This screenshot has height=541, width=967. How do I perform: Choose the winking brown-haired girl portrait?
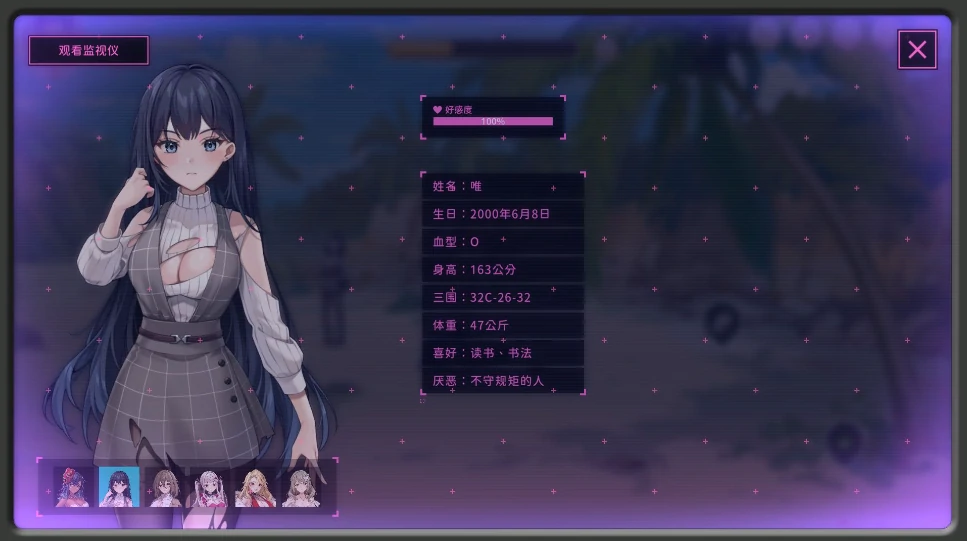pyautogui.click(x=165, y=487)
